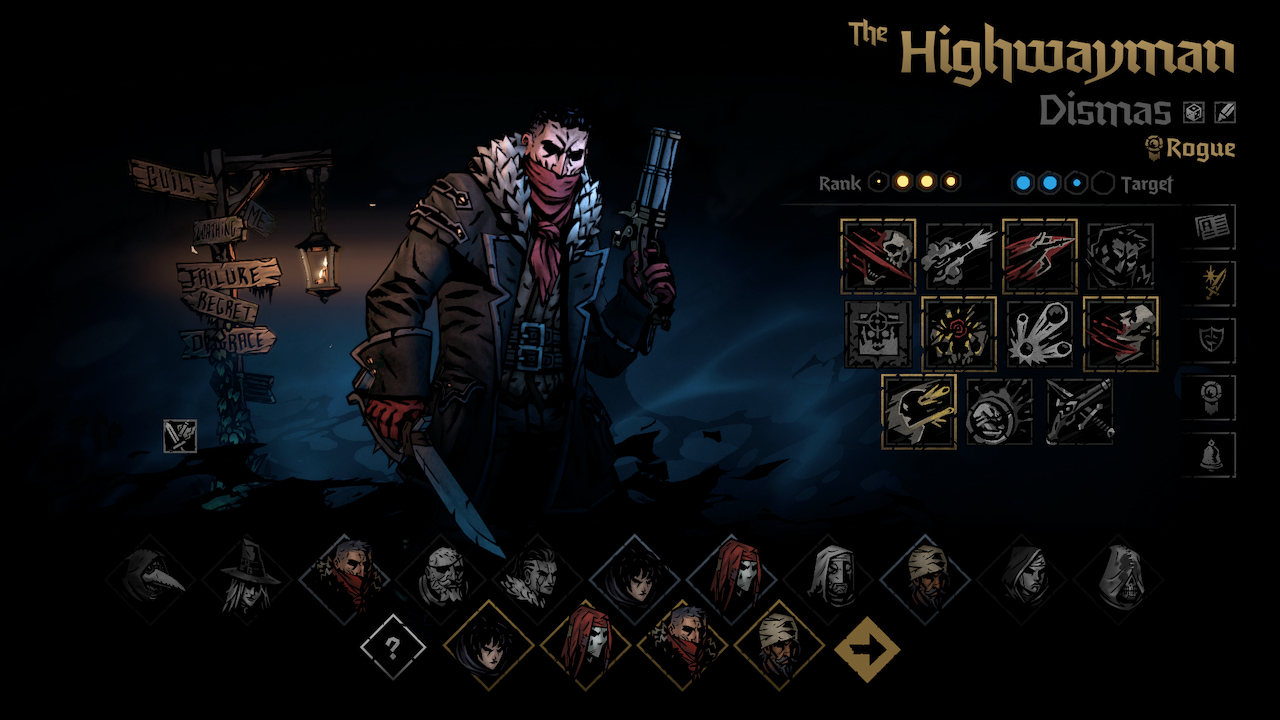Switch to the shield-and-mask tab
This screenshot has width=1280, height=720.
(1213, 338)
